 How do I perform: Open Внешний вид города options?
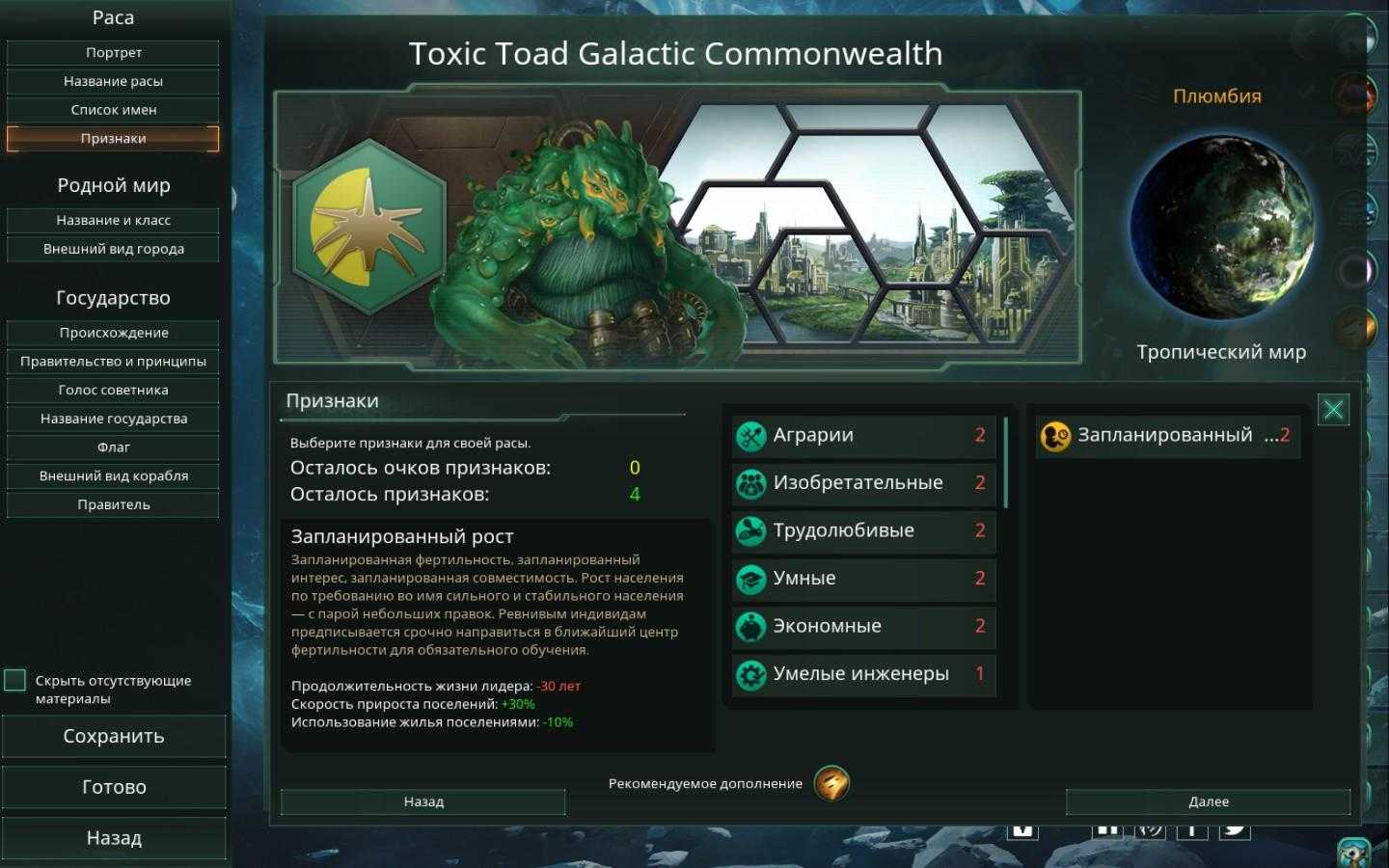pos(113,249)
